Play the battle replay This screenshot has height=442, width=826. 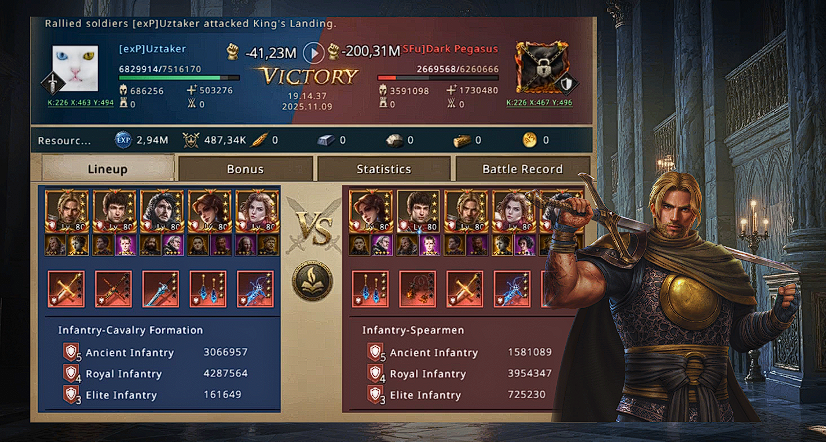point(314,52)
